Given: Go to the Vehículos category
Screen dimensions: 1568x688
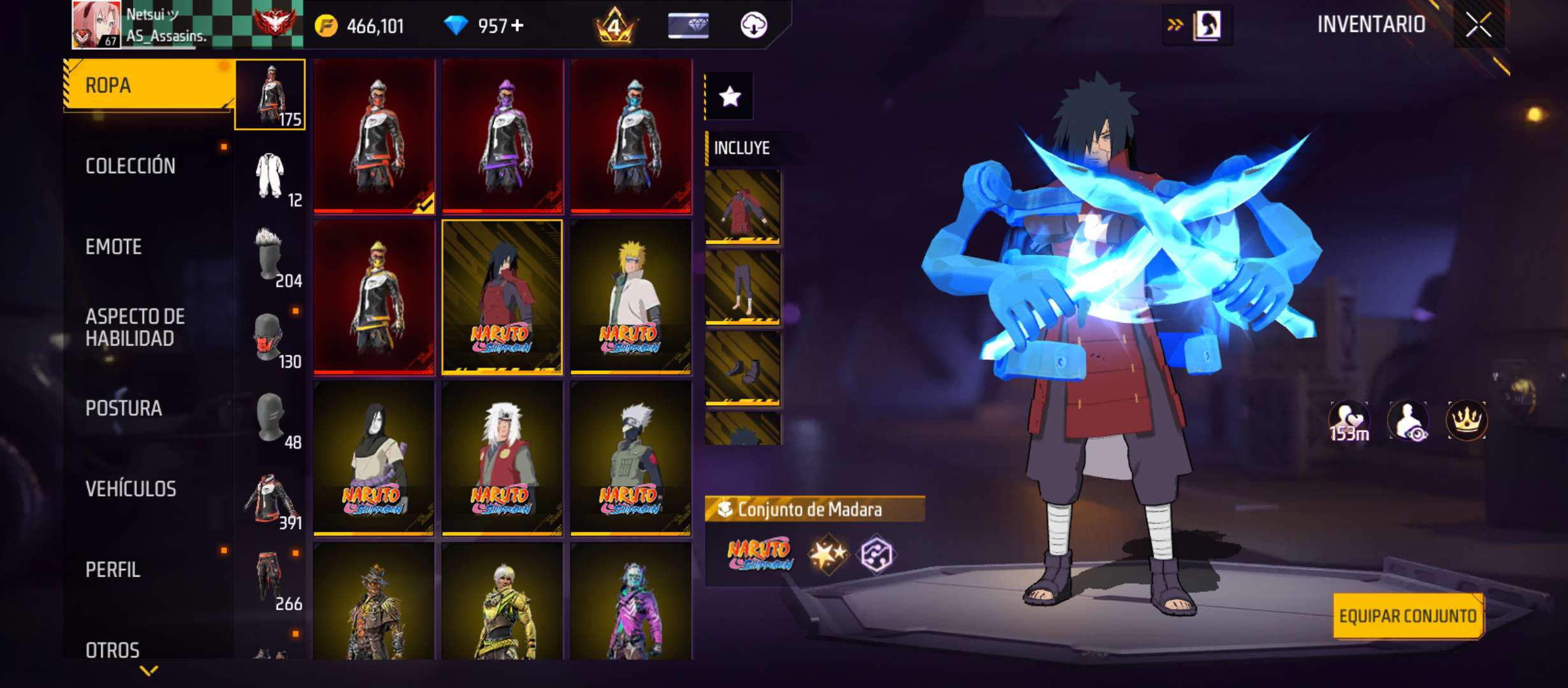Looking at the screenshot, I should (131, 489).
